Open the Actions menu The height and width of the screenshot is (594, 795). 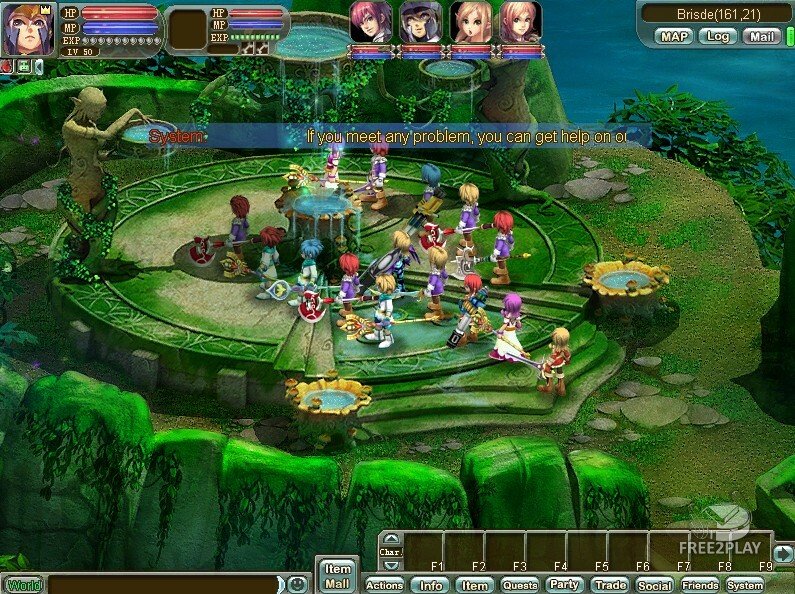384,585
